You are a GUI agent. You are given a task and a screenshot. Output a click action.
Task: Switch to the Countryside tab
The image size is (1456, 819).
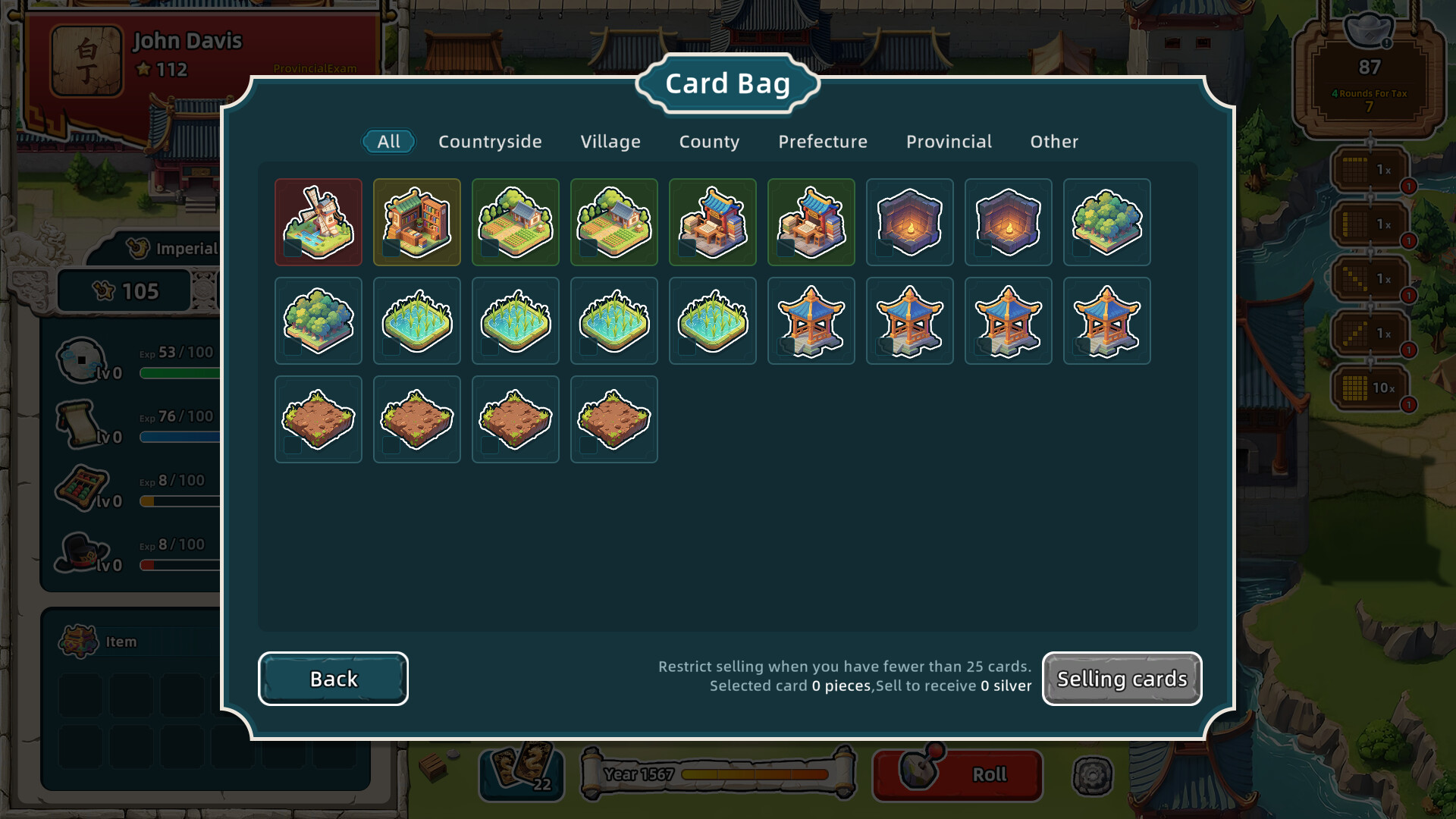coord(489,141)
